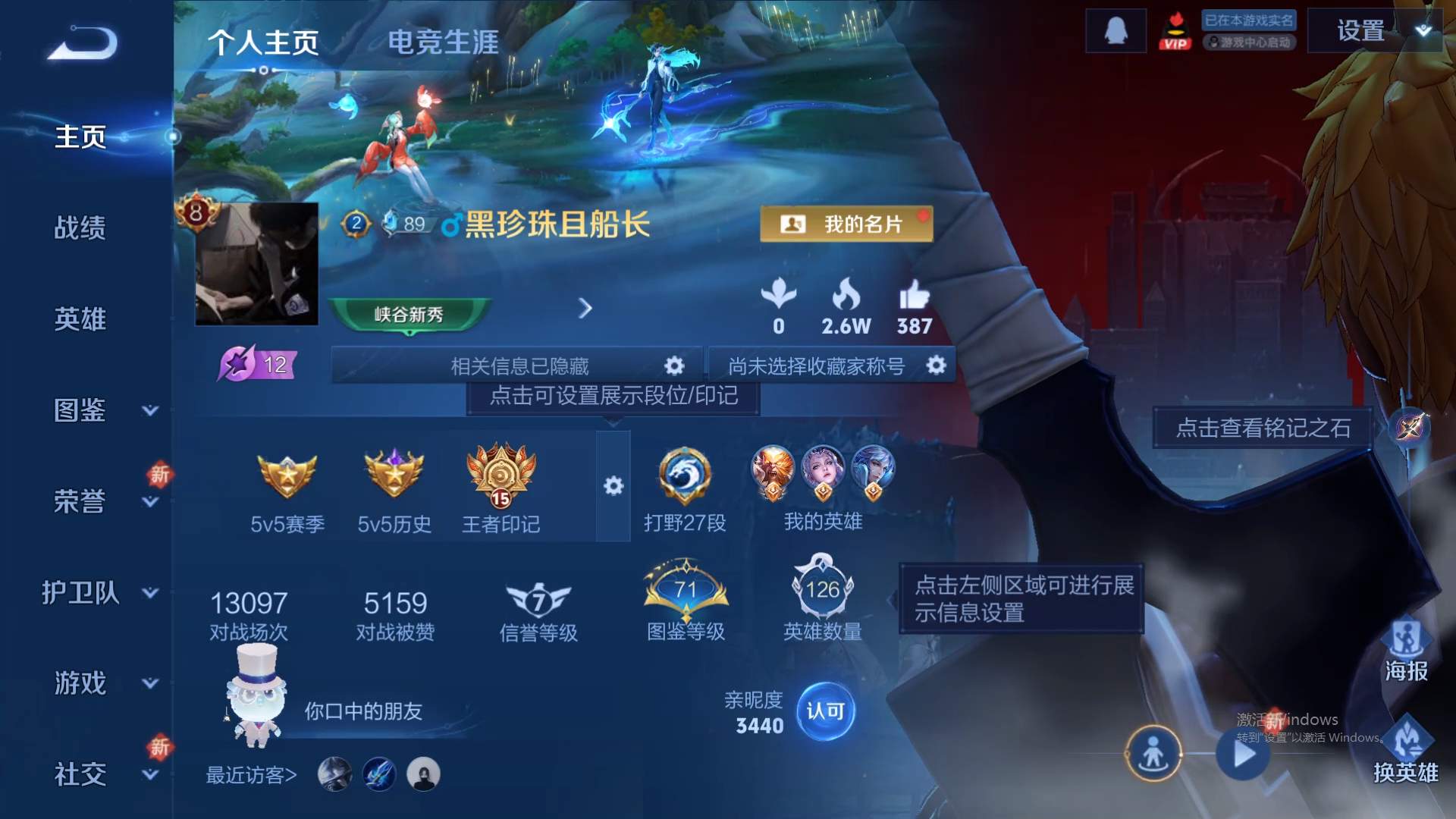Screen dimensions: 1456x819
Task: Click the player avatar picture
Action: pyautogui.click(x=256, y=263)
